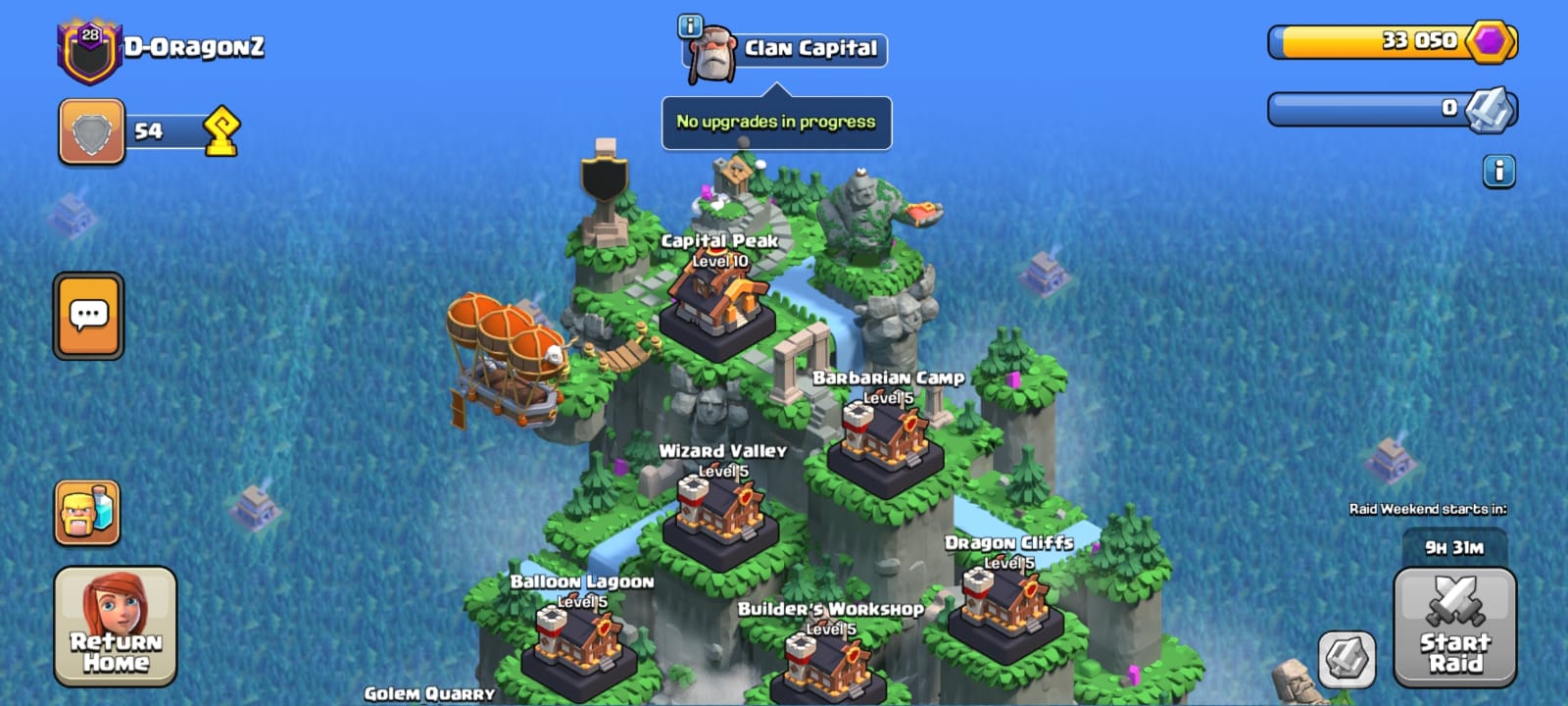Open the barbarian and potion troops button

87,513
